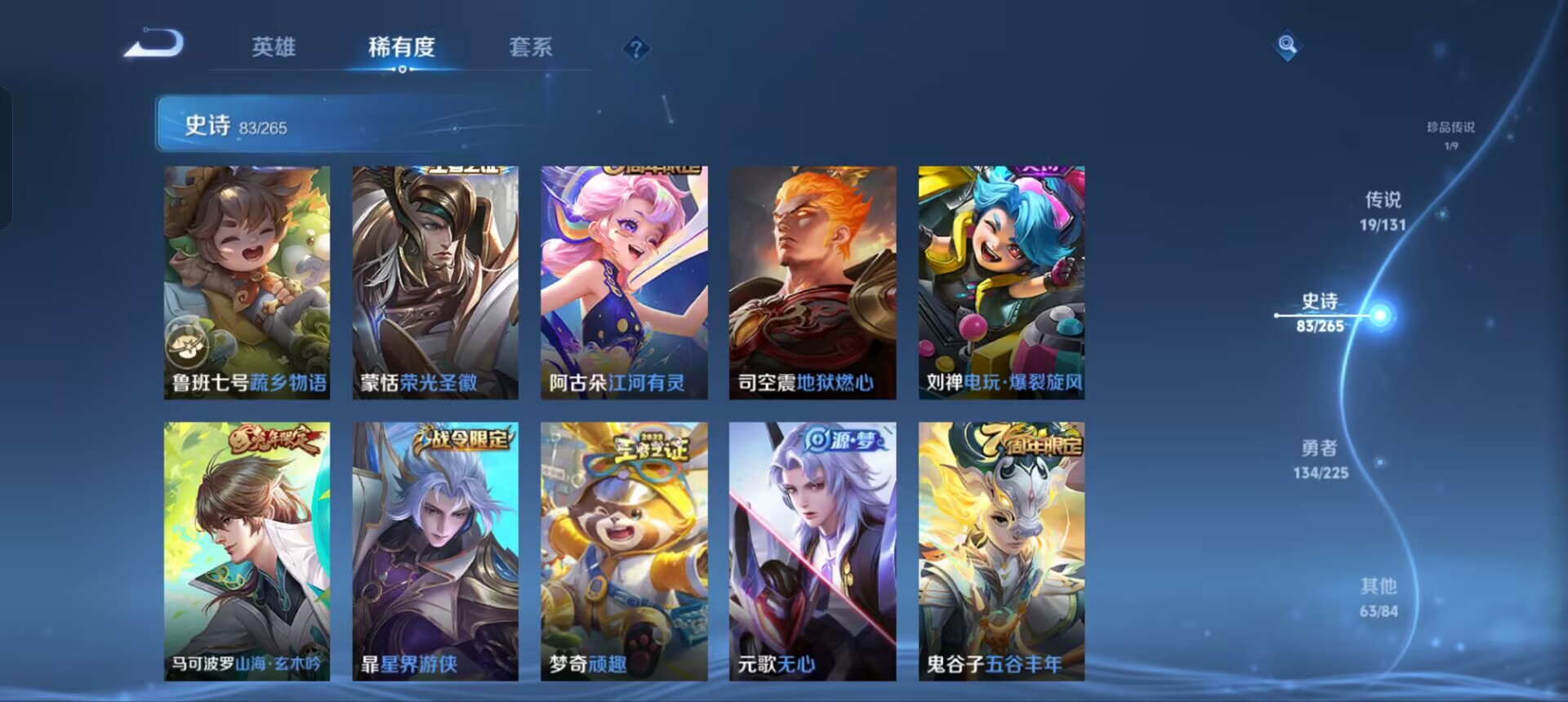Switch to the 套系 tab
Image resolution: width=1568 pixels, height=702 pixels.
tap(529, 49)
